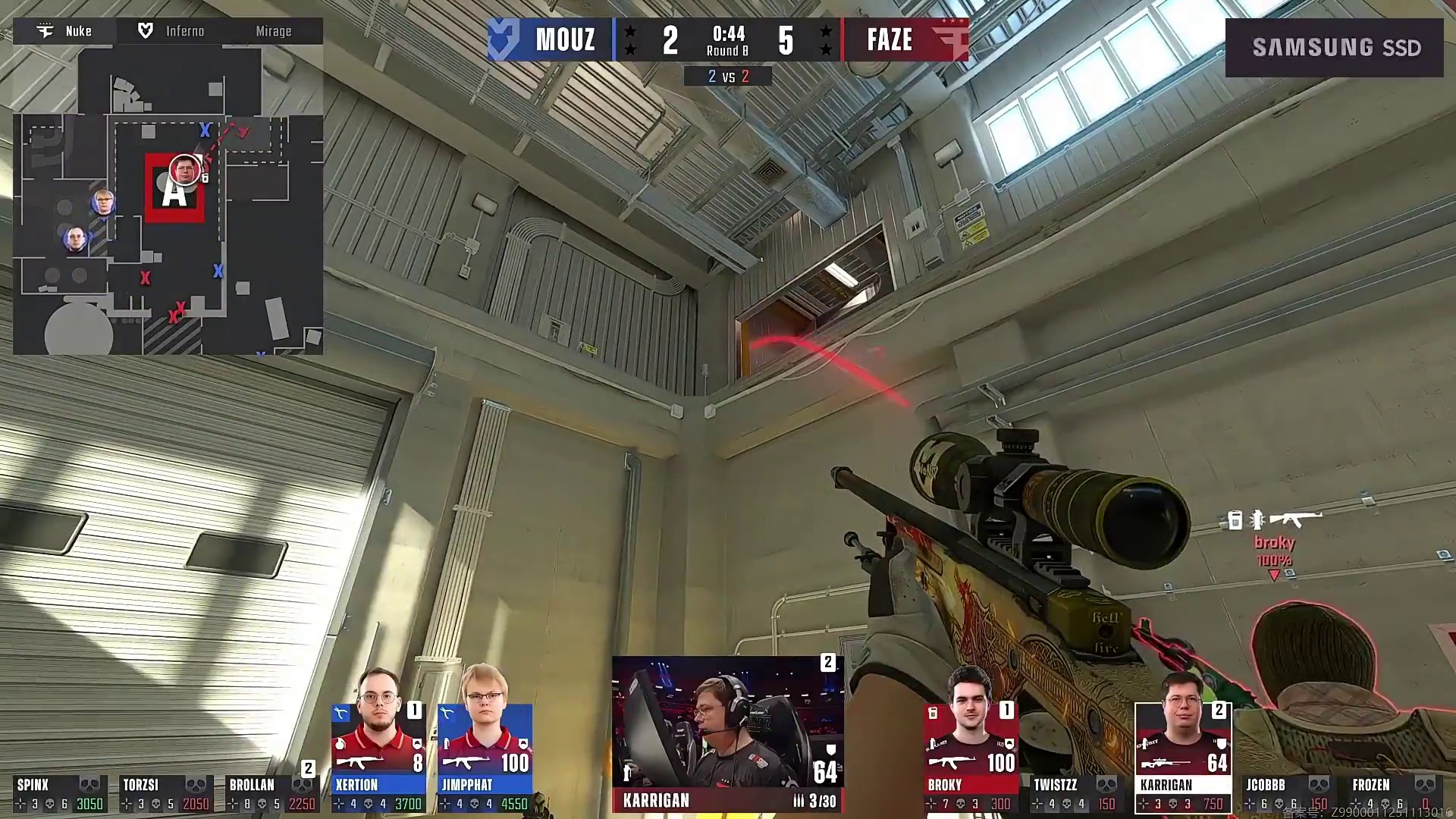Choose the Mirage map tab
The image size is (1456, 819).
(273, 31)
